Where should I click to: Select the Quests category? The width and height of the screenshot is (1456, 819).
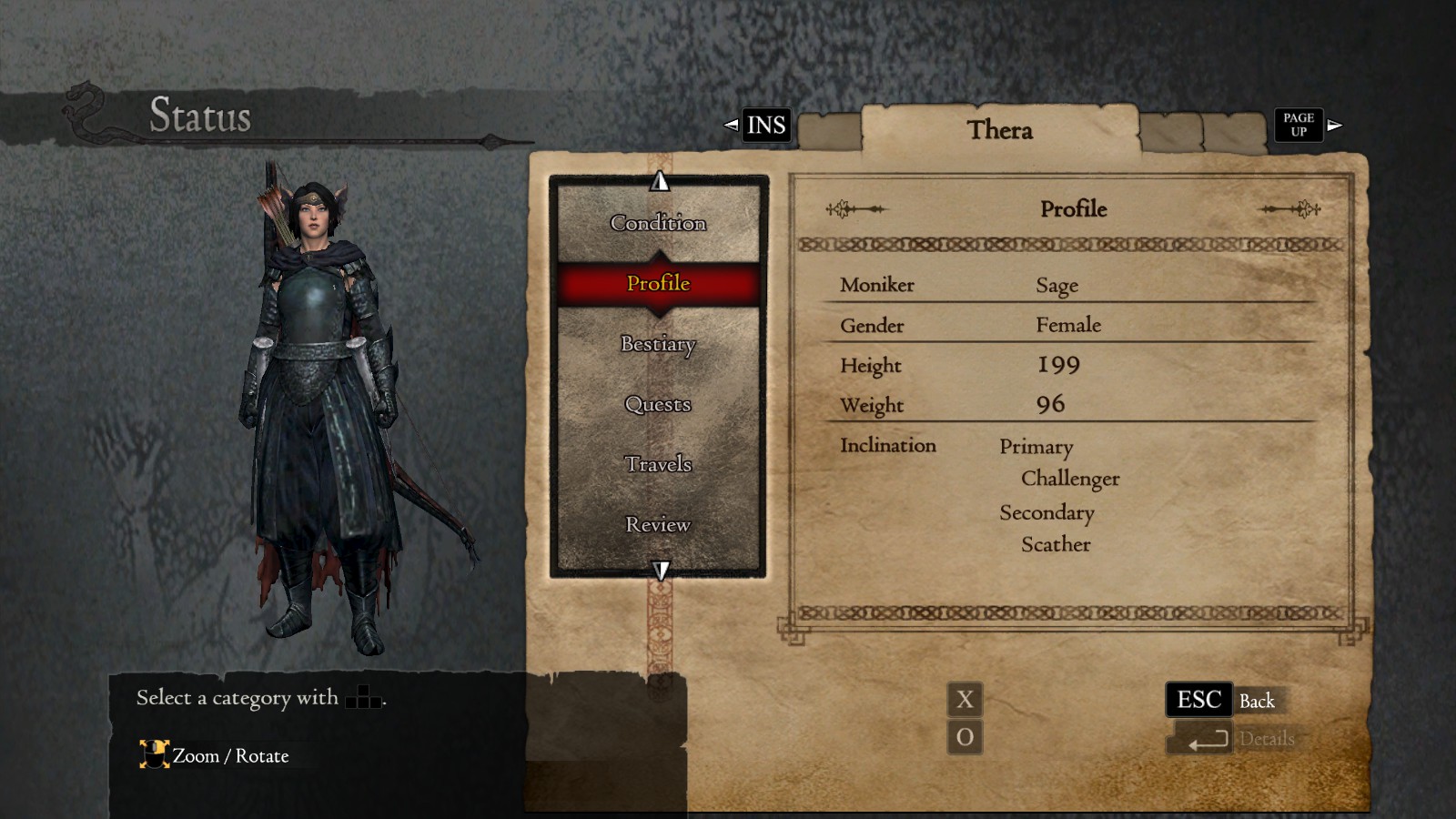click(658, 405)
